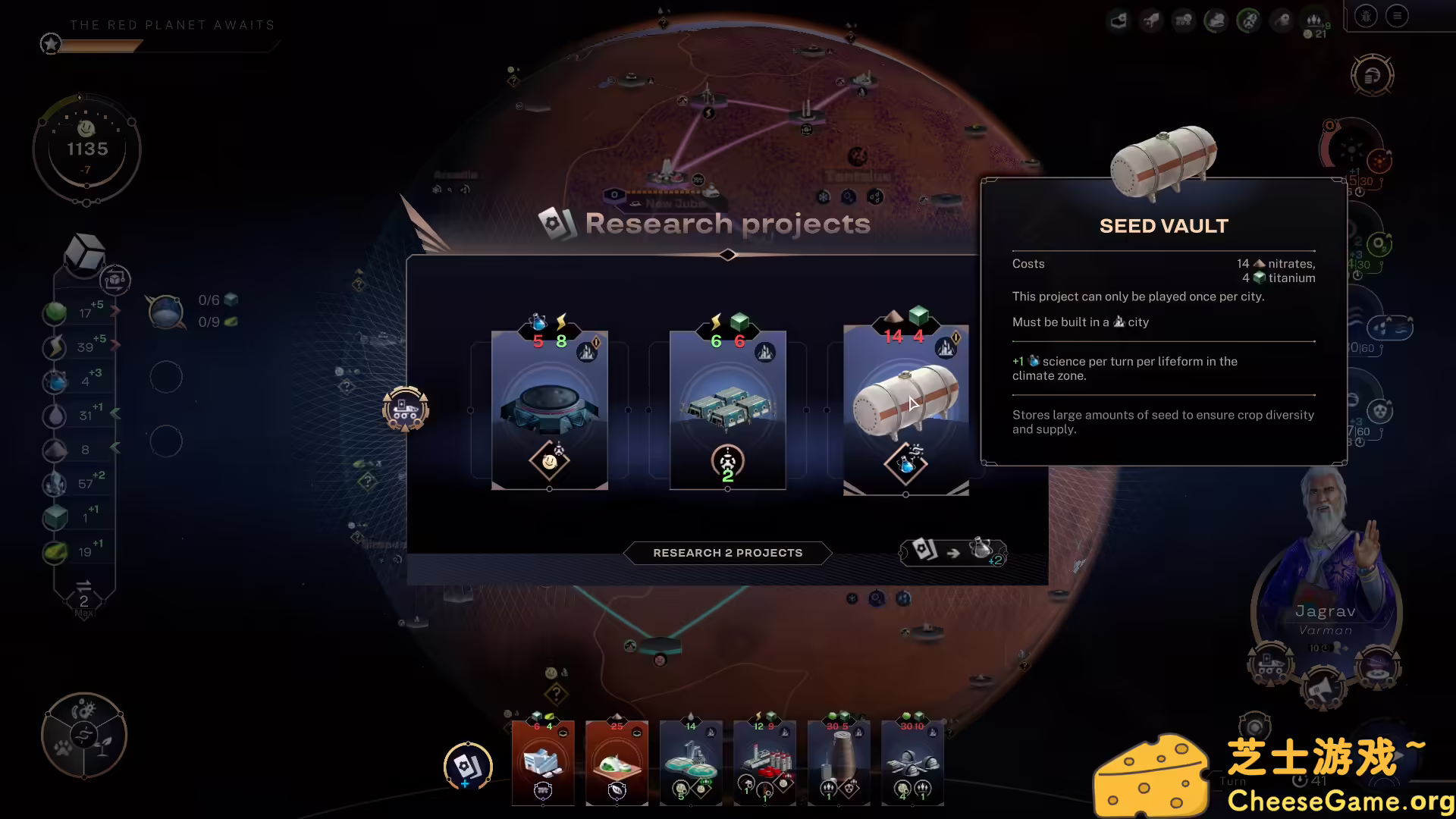Select the rover icon in the top toolbar

[1183, 20]
